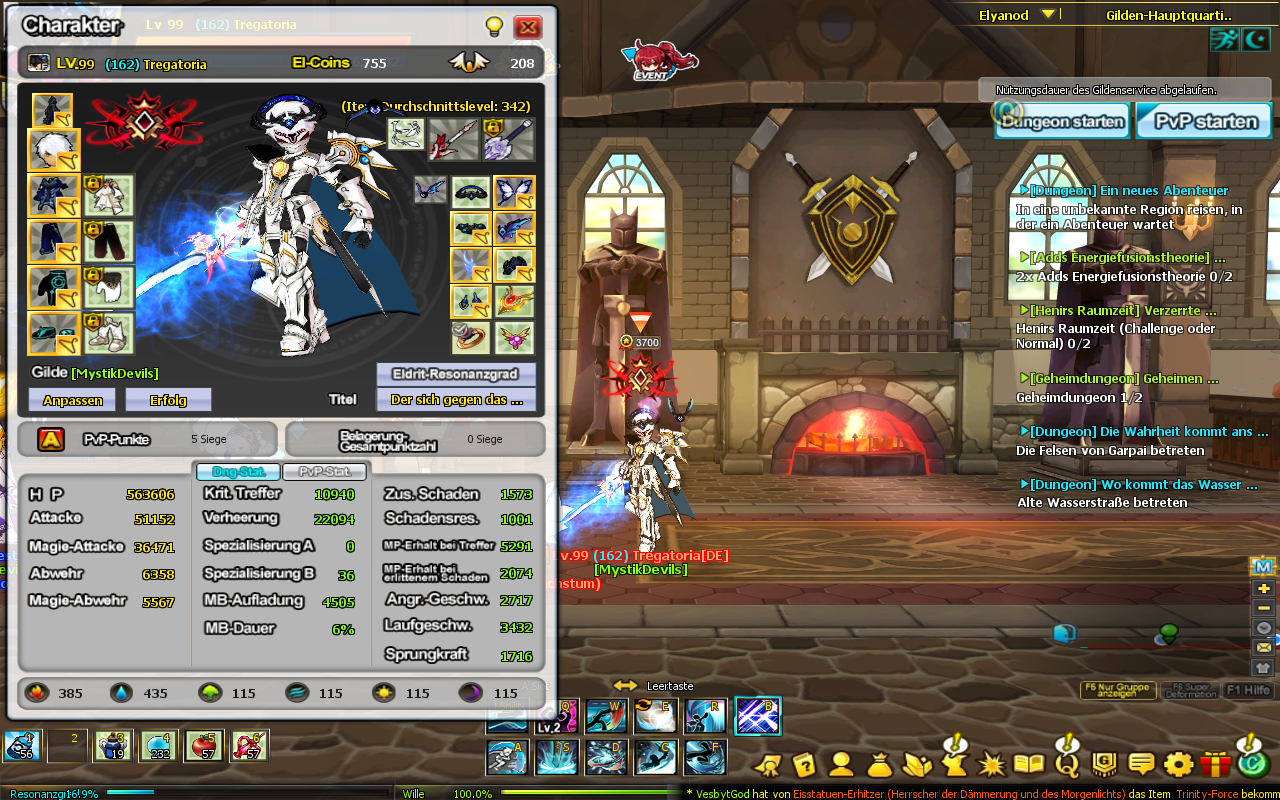Open the Anpassen customization button
Image resolution: width=1280 pixels, height=800 pixels.
[x=72, y=400]
